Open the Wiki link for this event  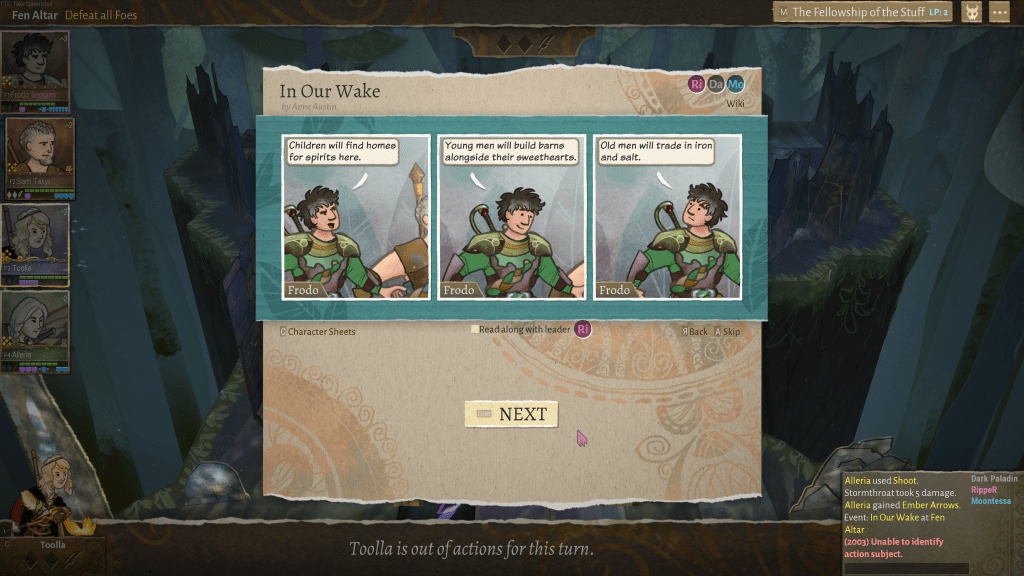tap(735, 103)
